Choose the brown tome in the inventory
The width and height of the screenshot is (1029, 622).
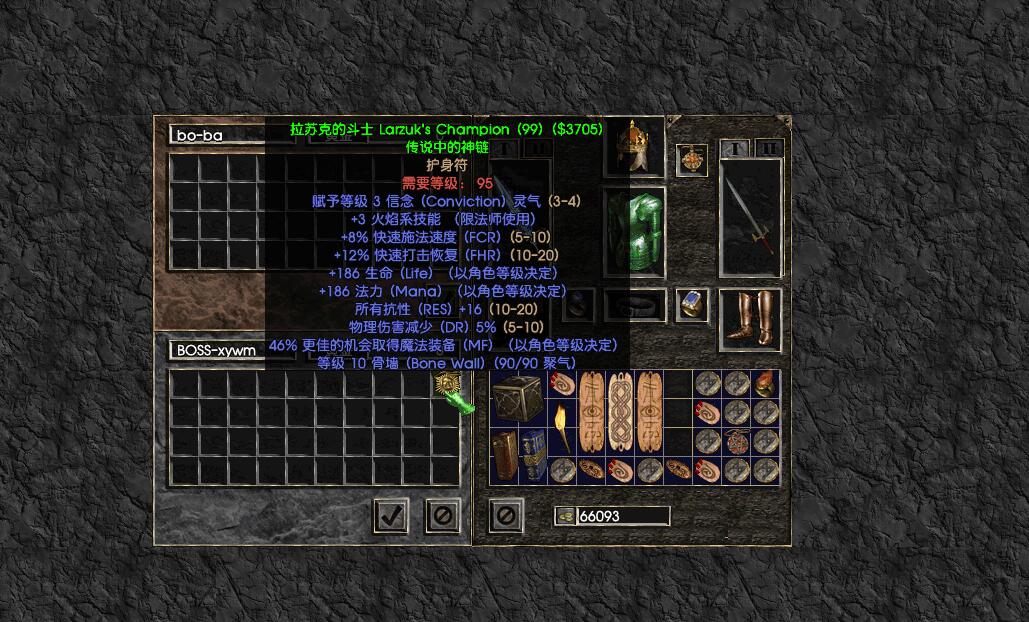pos(507,455)
